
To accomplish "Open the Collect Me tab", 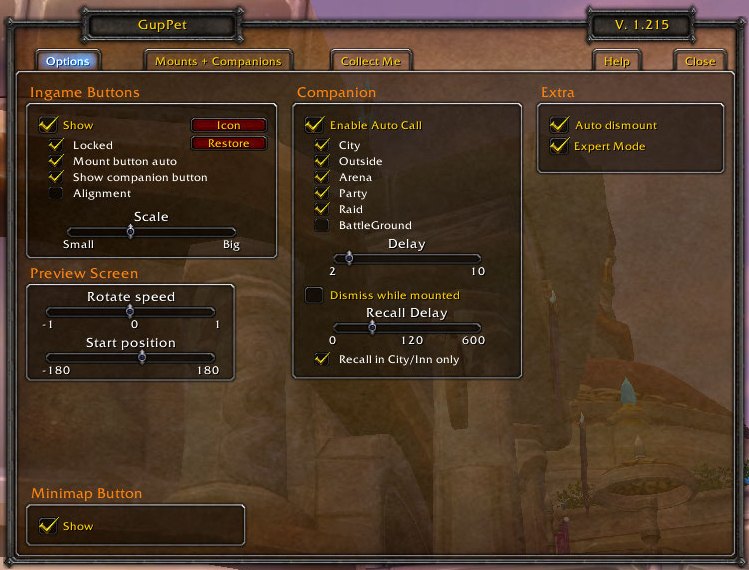I will coord(370,61).
